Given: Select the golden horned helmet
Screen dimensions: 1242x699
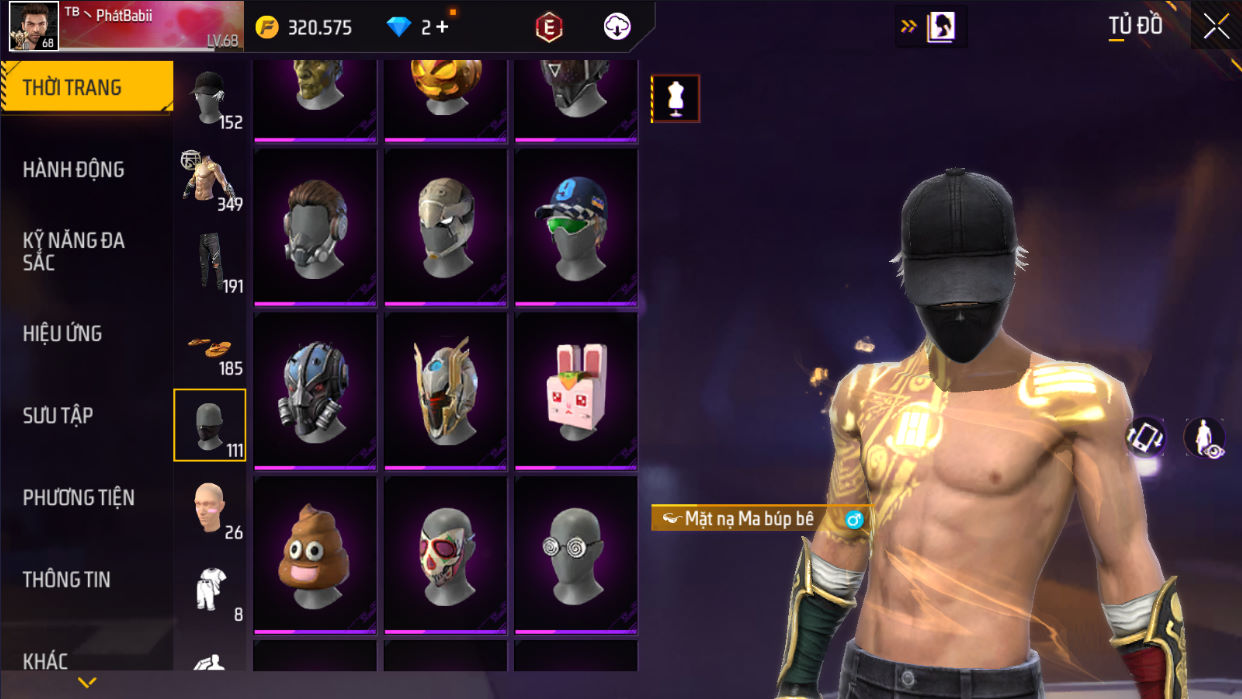Looking at the screenshot, I should 446,389.
